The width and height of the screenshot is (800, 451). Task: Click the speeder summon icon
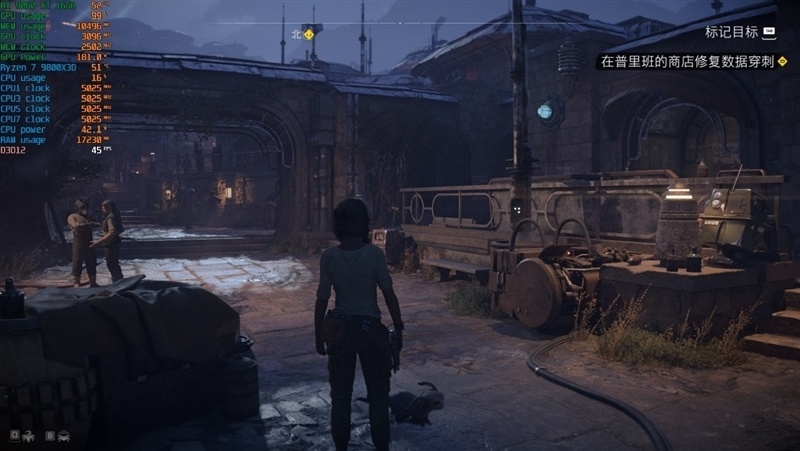click(63, 436)
